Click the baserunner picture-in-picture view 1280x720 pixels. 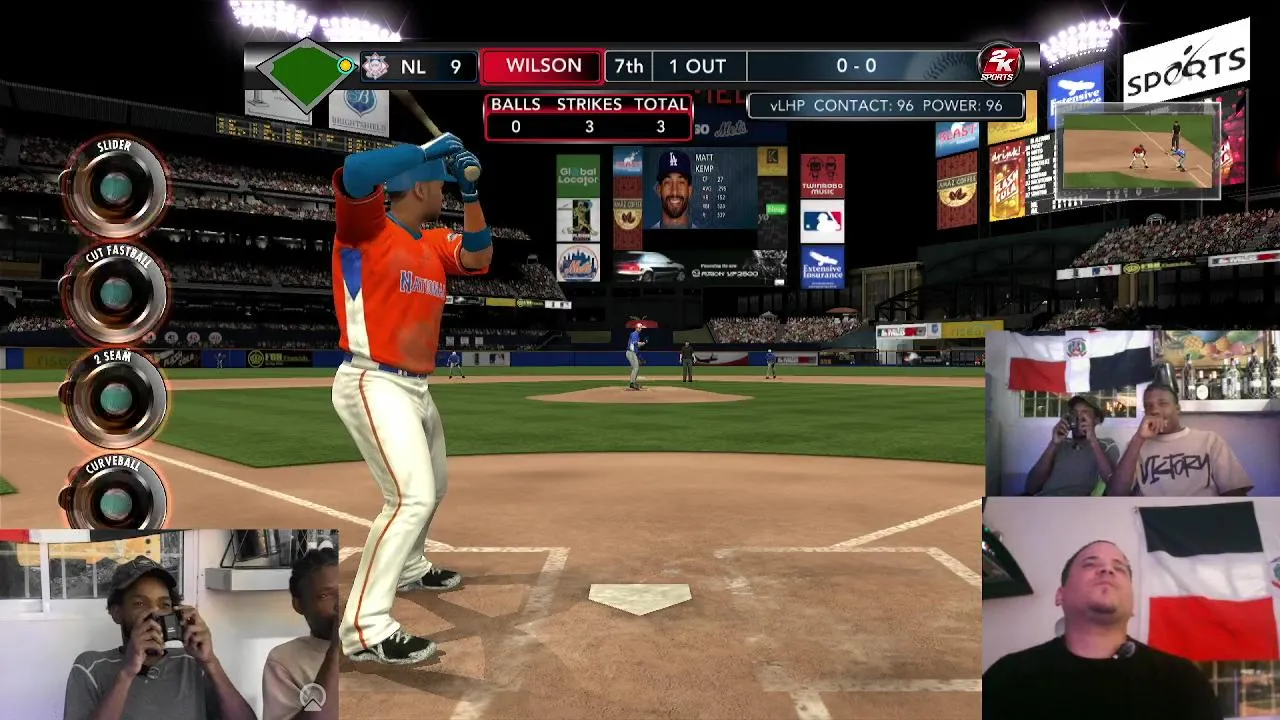[x=1138, y=150]
